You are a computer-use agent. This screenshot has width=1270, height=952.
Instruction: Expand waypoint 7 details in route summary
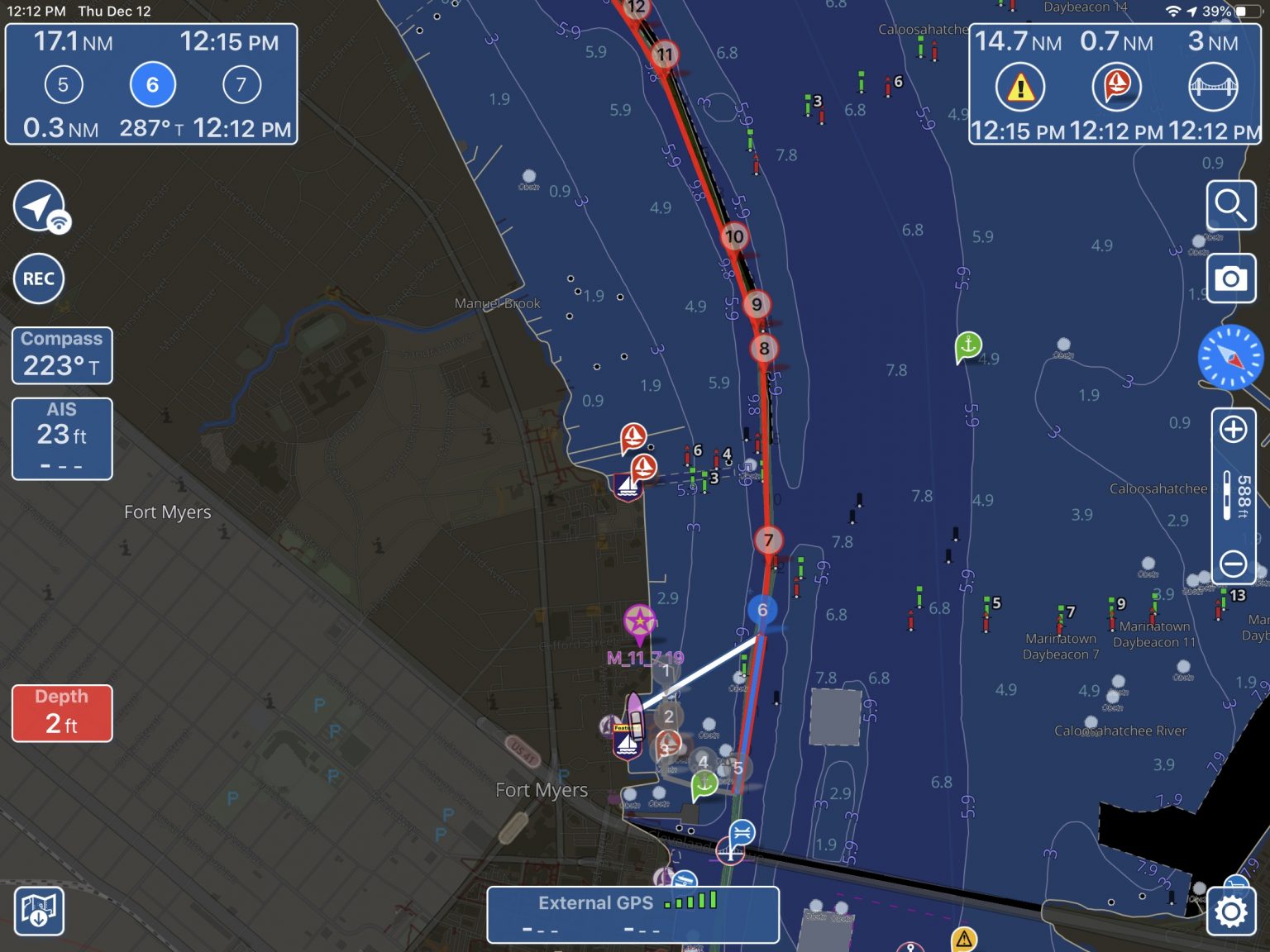coord(241,83)
